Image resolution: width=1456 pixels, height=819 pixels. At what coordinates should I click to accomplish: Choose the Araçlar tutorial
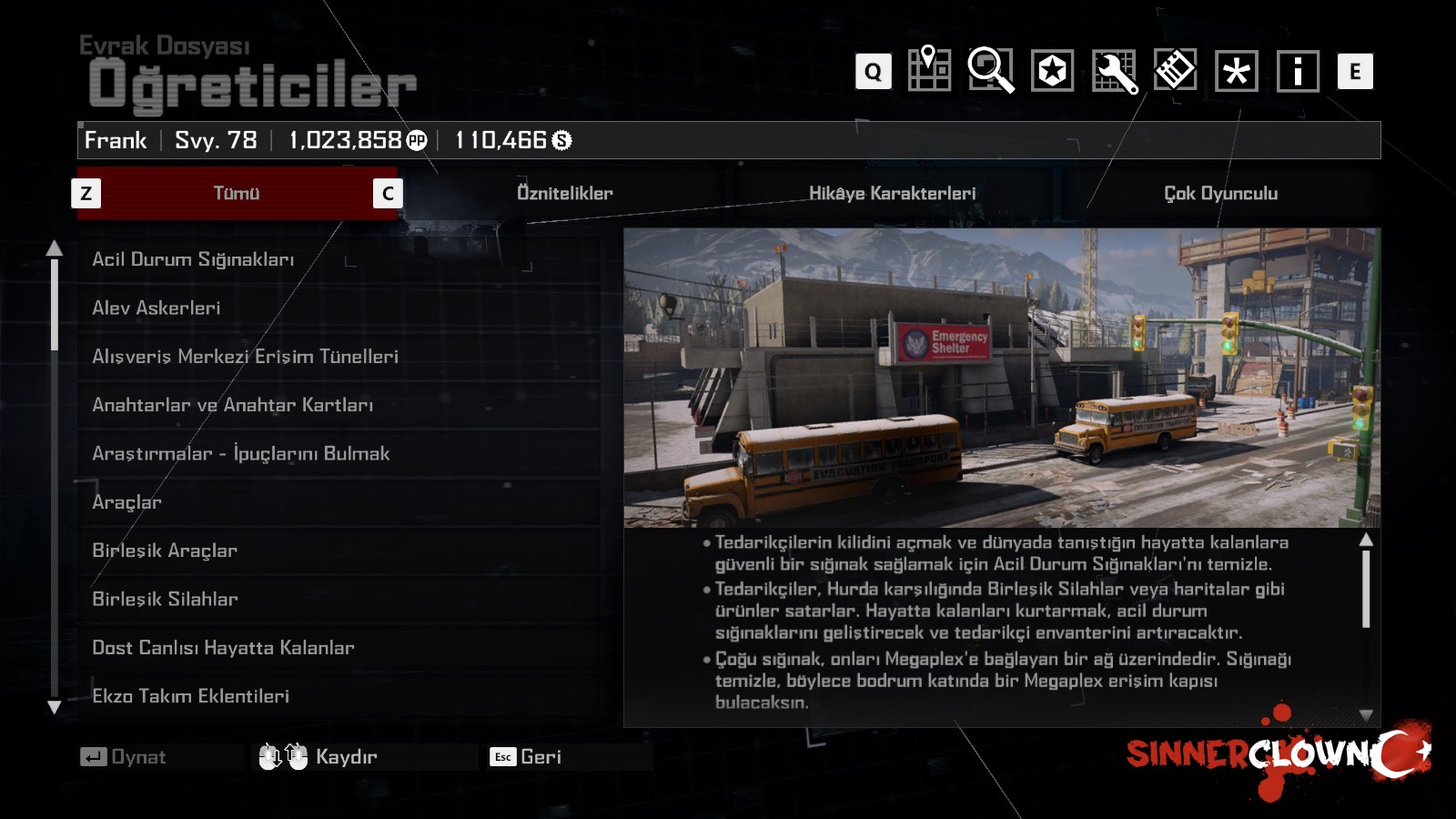pyautogui.click(x=126, y=502)
